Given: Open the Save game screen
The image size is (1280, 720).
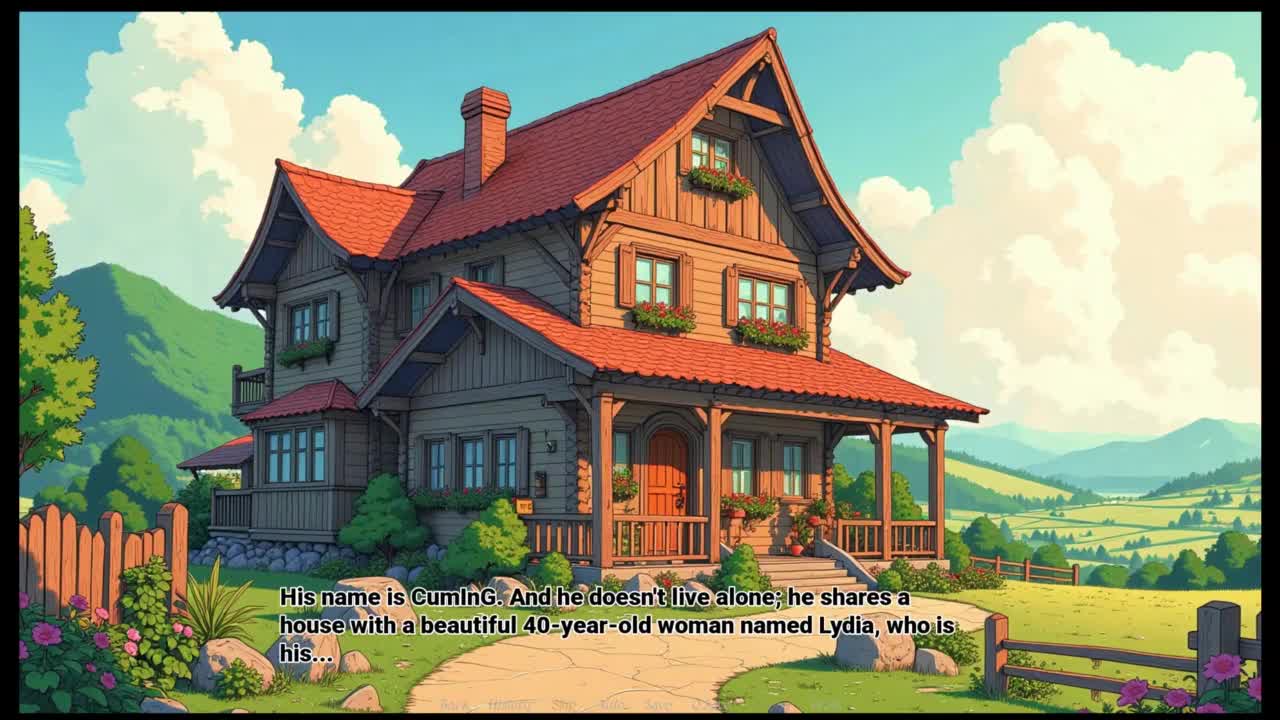Looking at the screenshot, I should [658, 705].
